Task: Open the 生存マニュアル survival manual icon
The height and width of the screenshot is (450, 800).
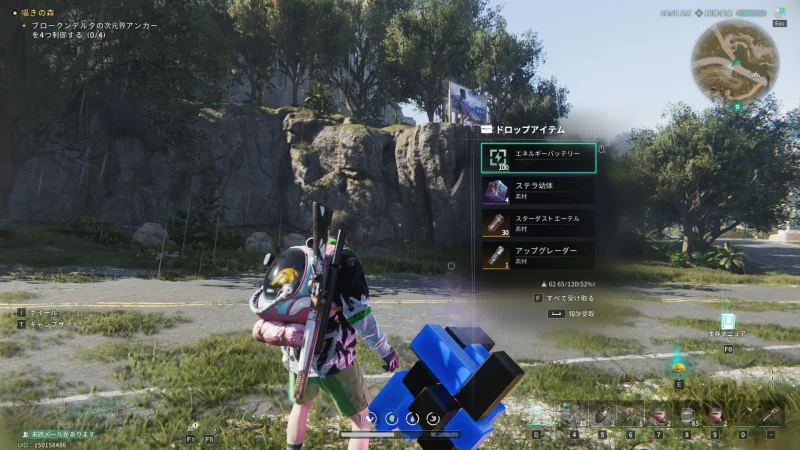Action: point(728,324)
